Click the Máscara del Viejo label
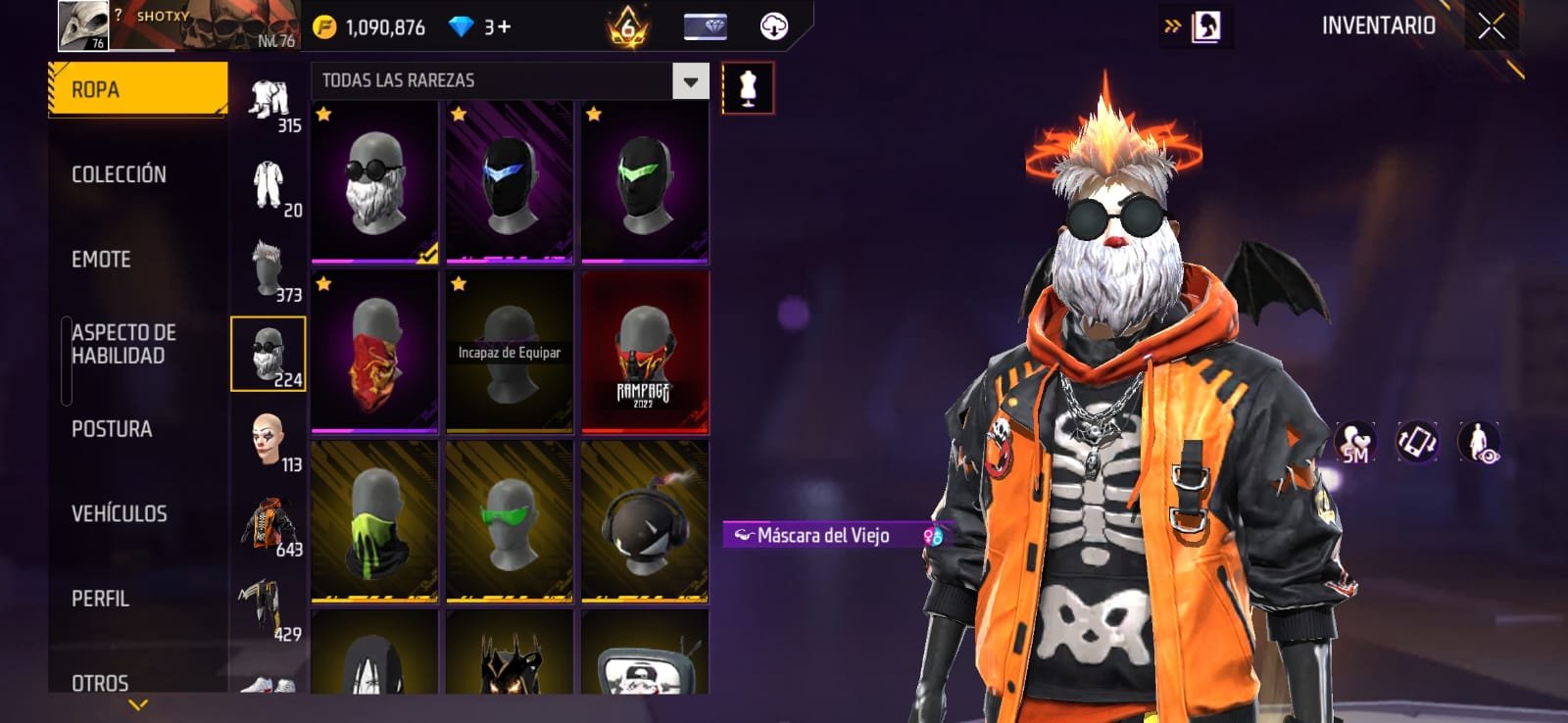1568x723 pixels. [x=823, y=535]
